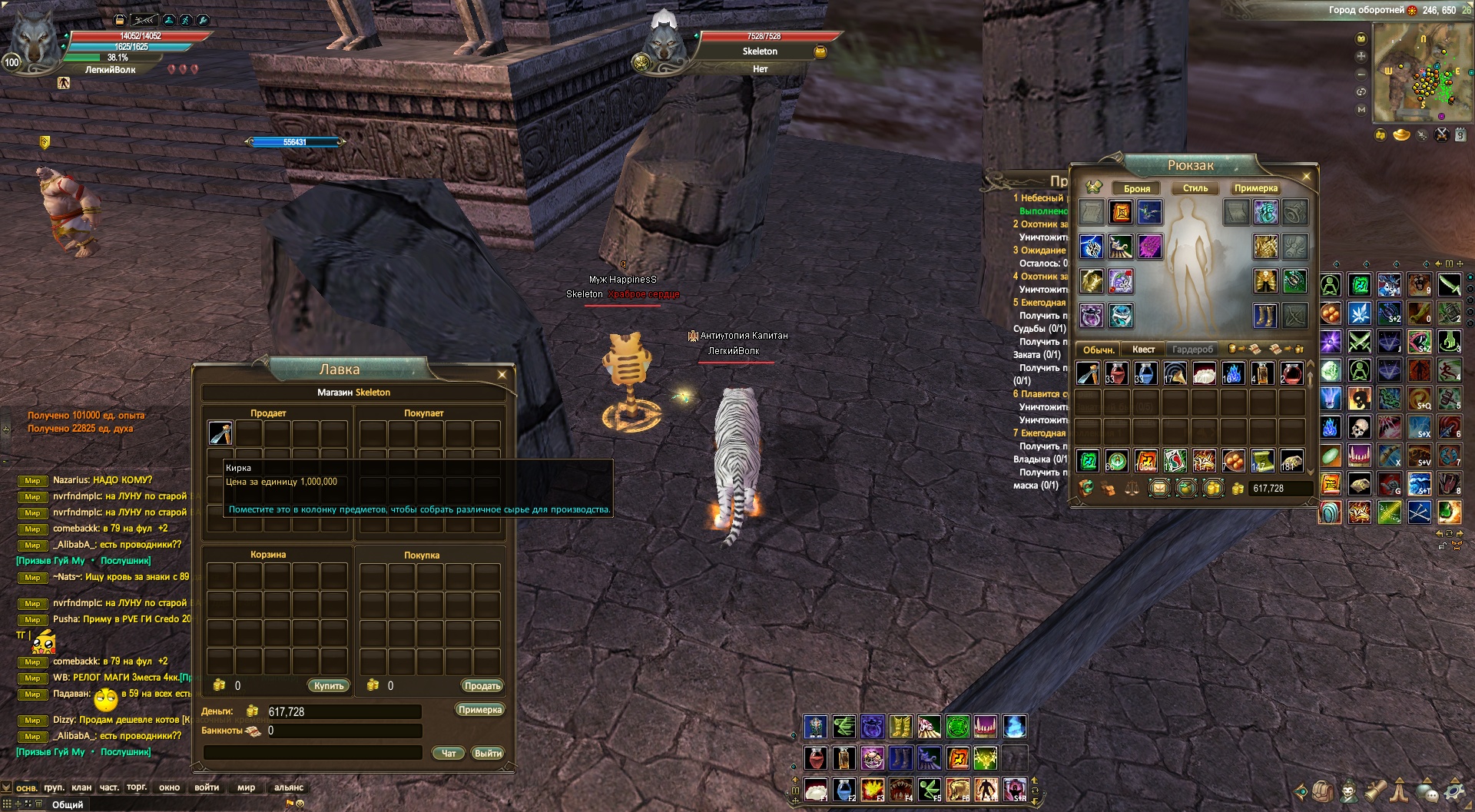
Task: Select the Обычн. inventory tab
Action: (x=1099, y=350)
